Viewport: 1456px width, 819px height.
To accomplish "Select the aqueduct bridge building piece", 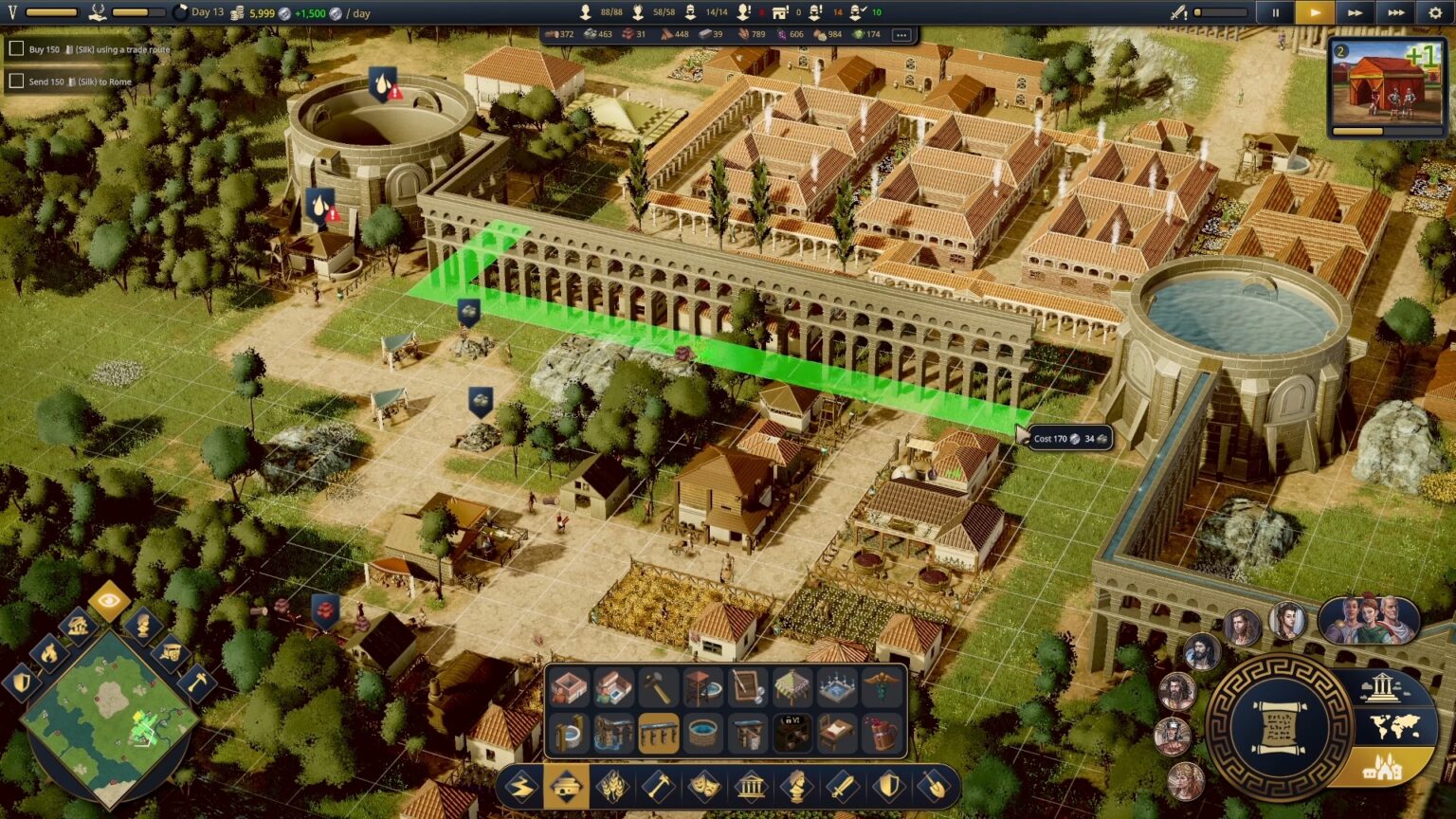I will tap(658, 734).
